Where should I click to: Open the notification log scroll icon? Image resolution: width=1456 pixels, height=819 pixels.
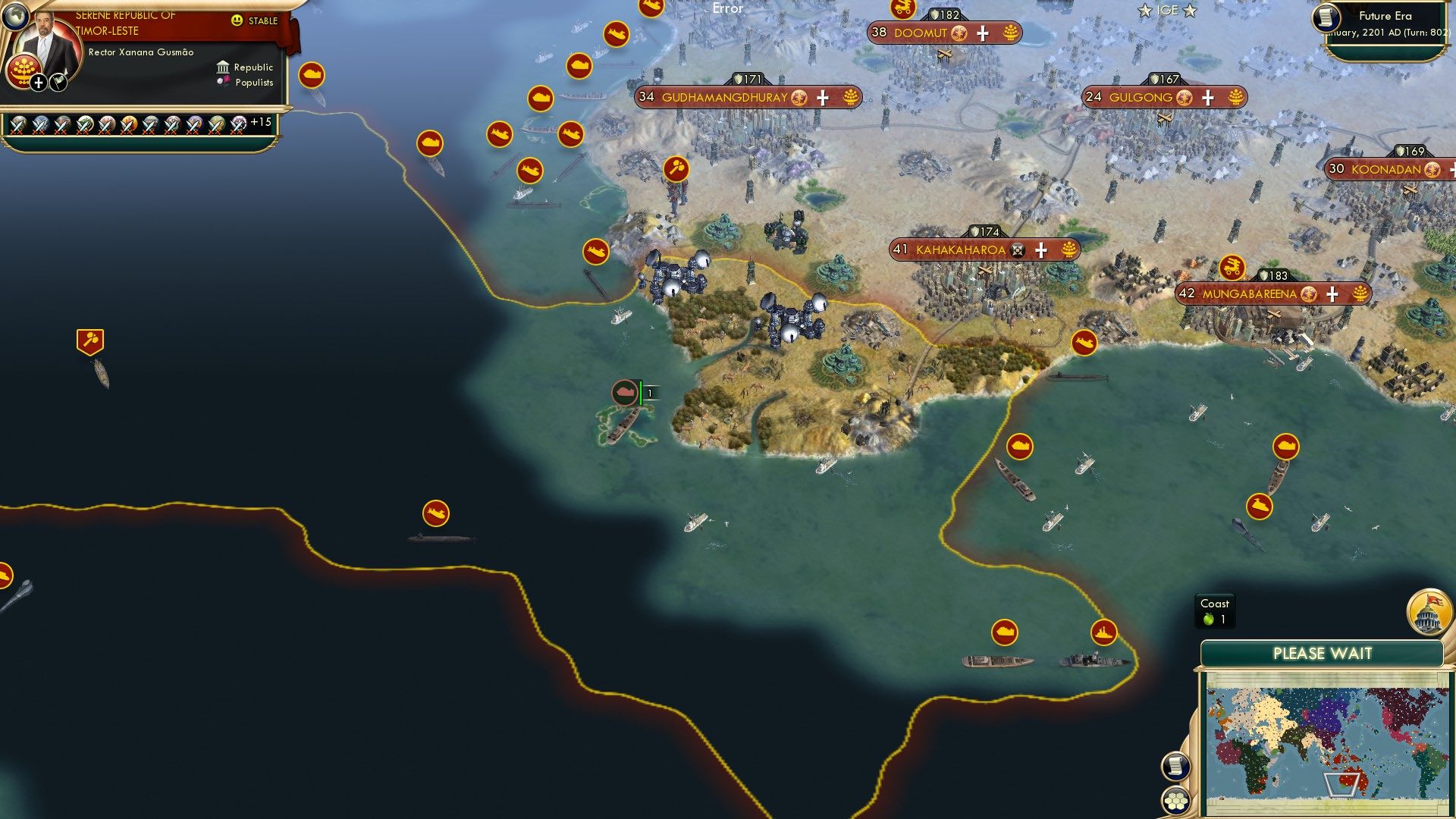click(x=1175, y=767)
